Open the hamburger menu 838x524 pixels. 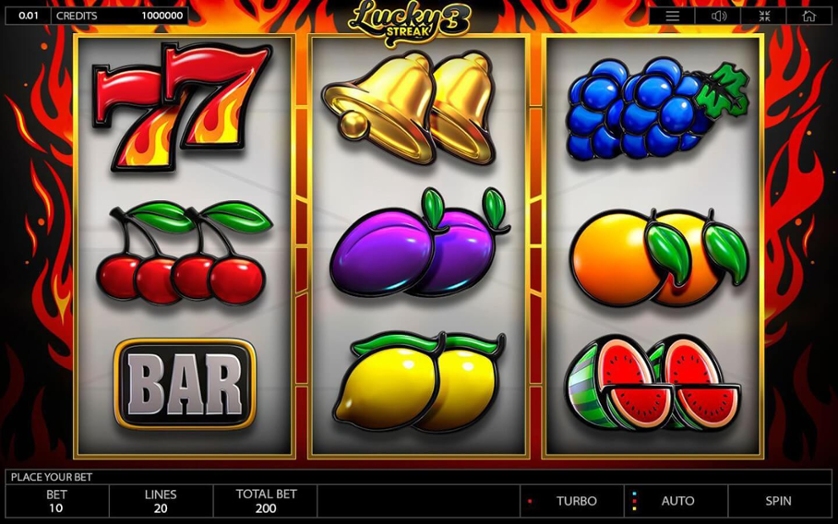coord(673,16)
